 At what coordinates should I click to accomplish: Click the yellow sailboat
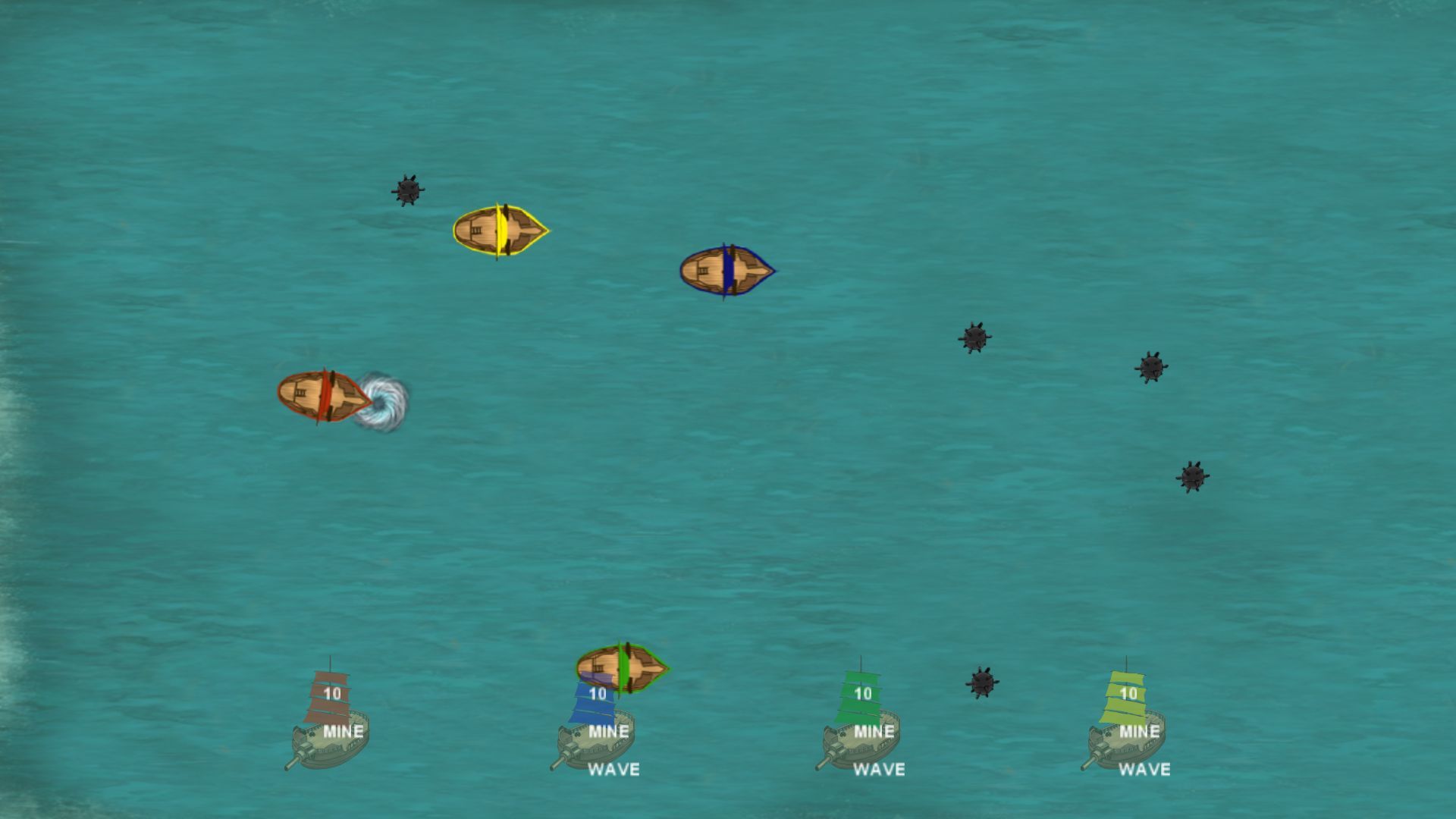499,231
